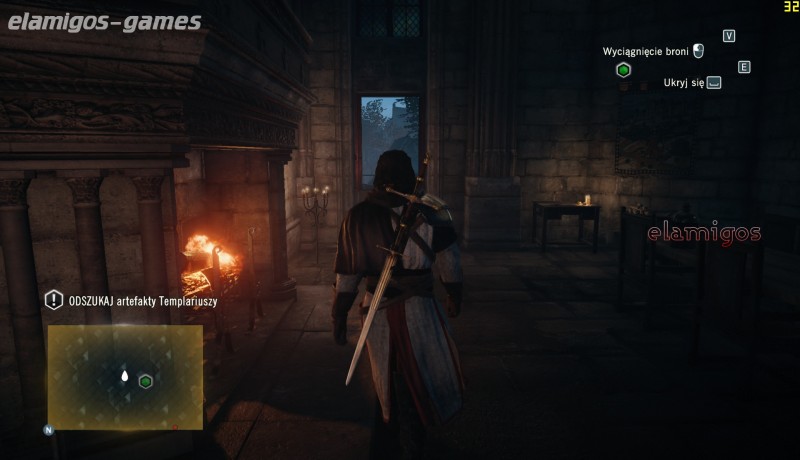This screenshot has height=460, width=800.
Task: Click the minimap in the corner
Action: pos(125,377)
